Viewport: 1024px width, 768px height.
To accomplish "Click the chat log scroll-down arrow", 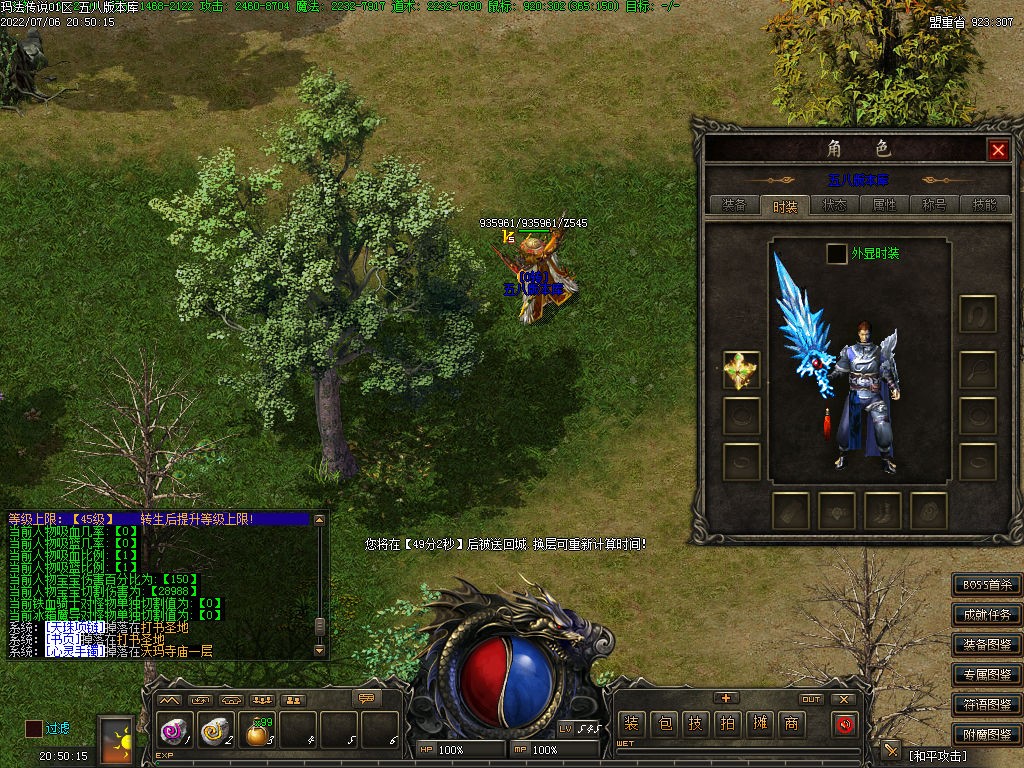I will tap(319, 650).
